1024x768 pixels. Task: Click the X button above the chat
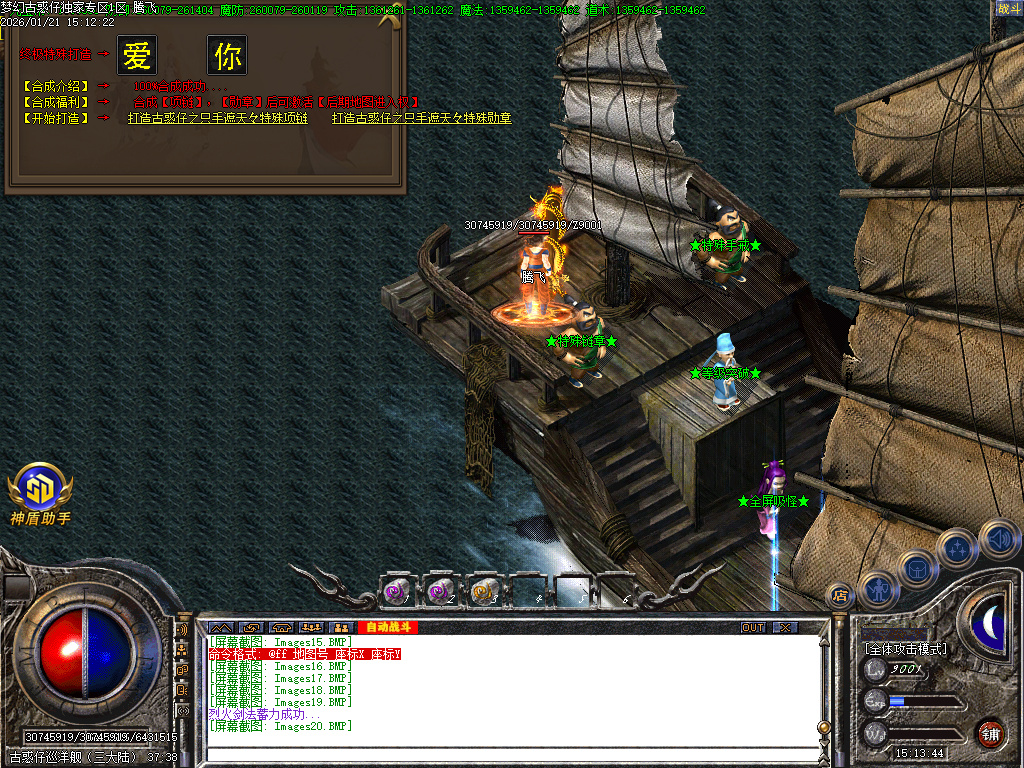(x=786, y=628)
